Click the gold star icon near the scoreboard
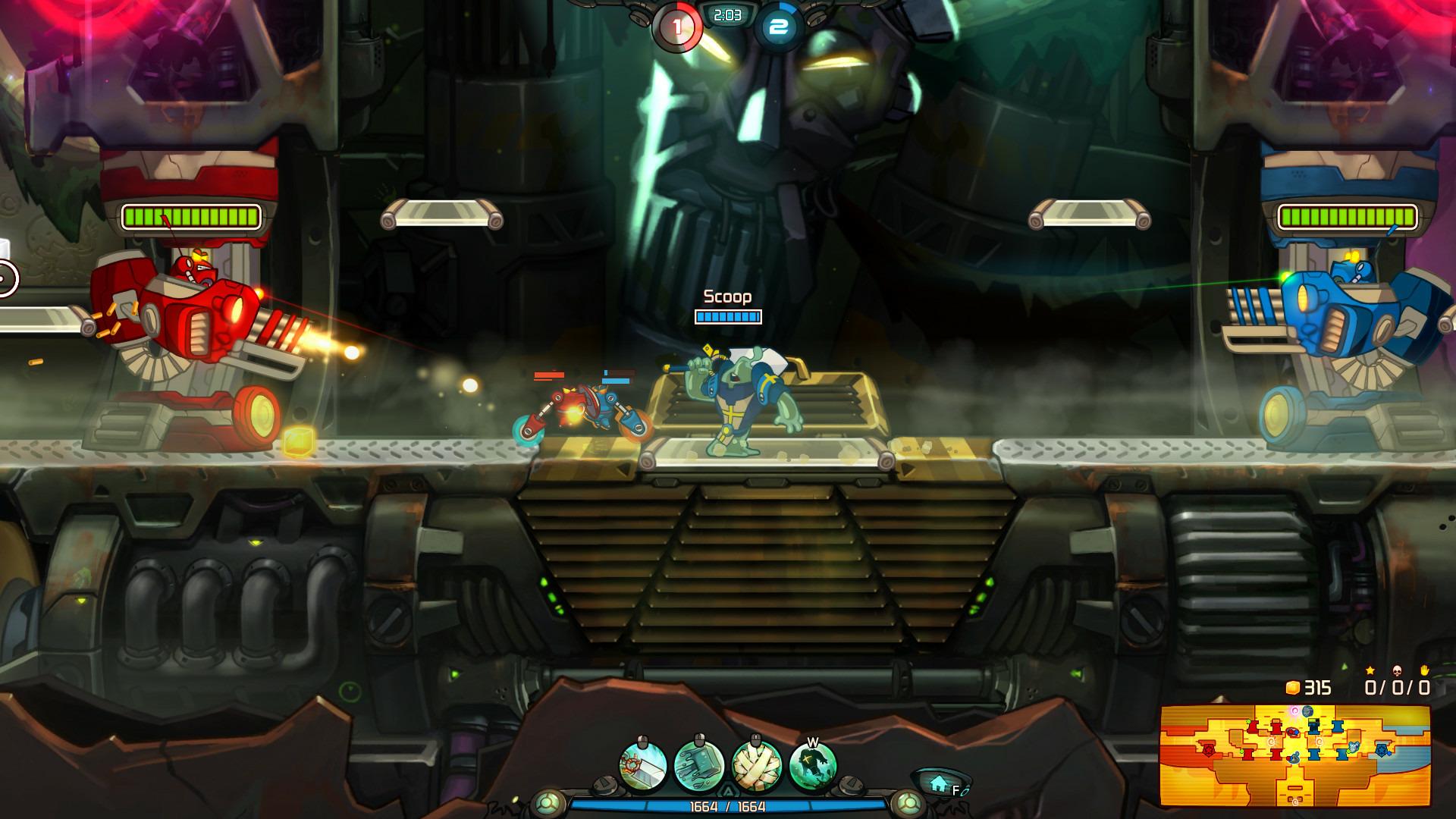Screen dimensions: 1456x819 point(1370,671)
